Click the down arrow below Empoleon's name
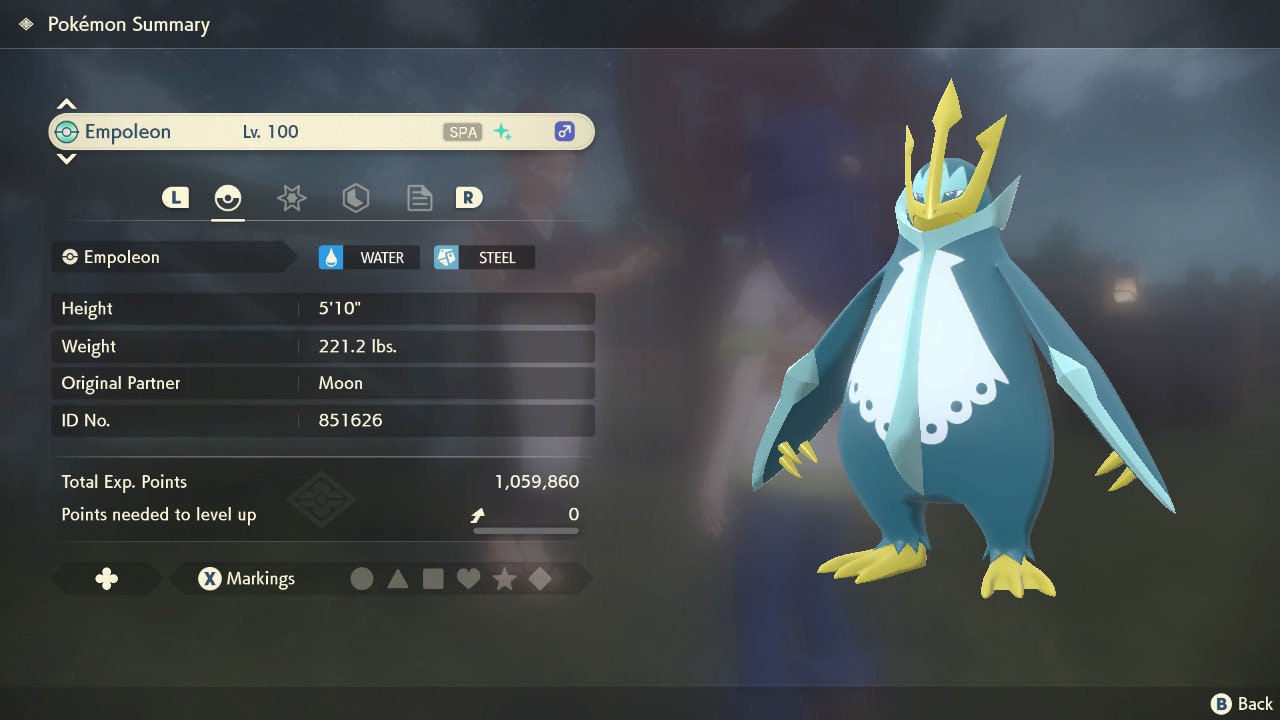Image resolution: width=1280 pixels, height=720 pixels. [x=66, y=158]
